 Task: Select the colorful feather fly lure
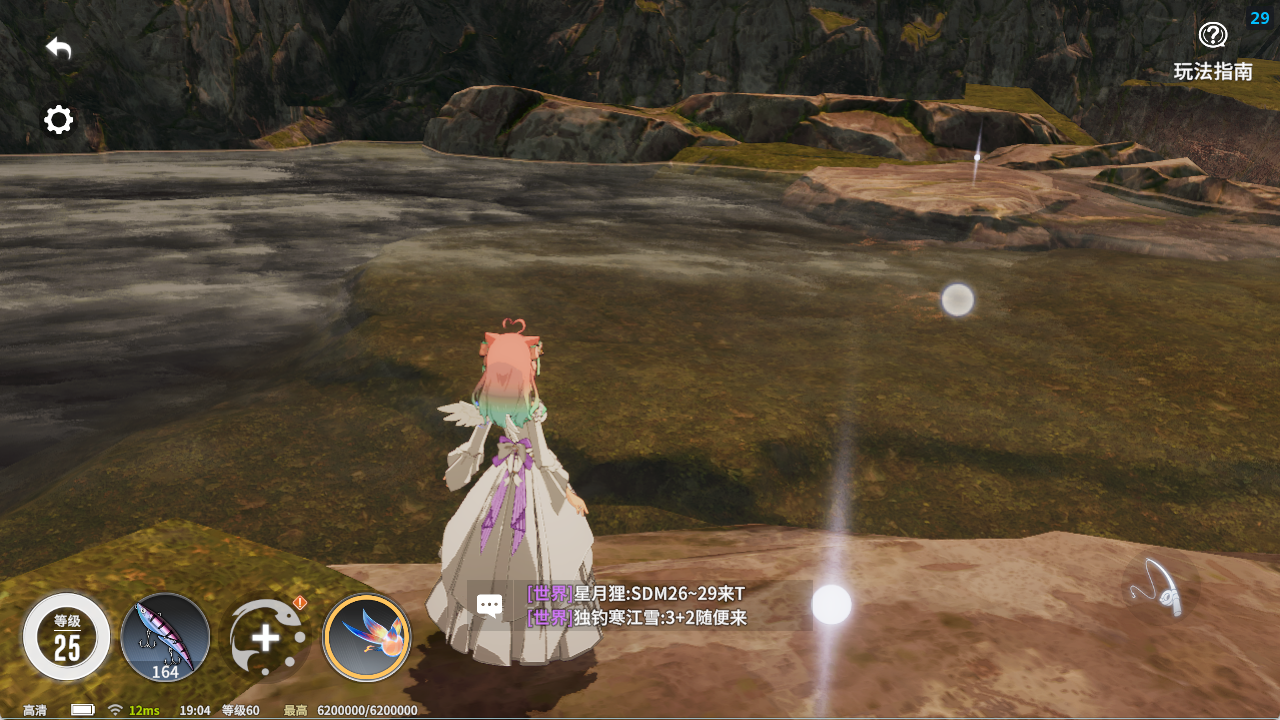click(366, 636)
